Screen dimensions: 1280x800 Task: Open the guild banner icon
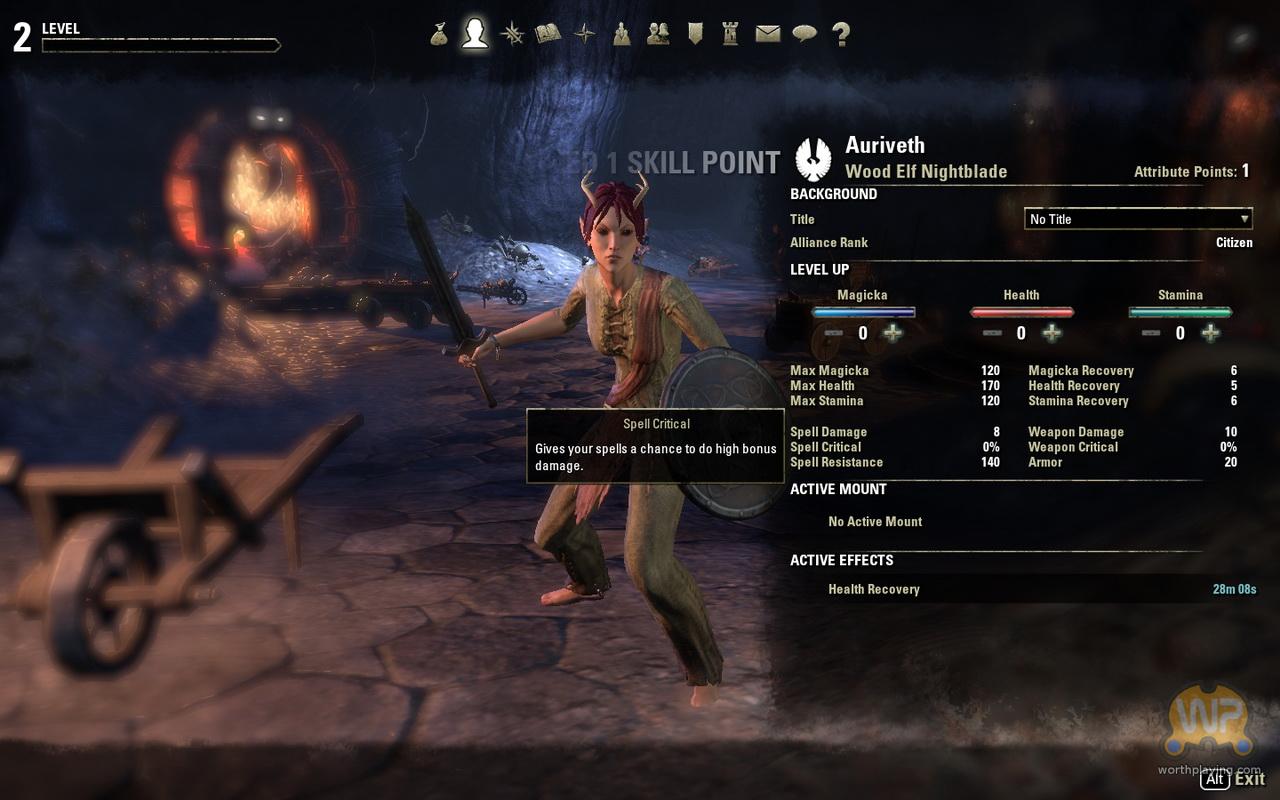[x=695, y=34]
